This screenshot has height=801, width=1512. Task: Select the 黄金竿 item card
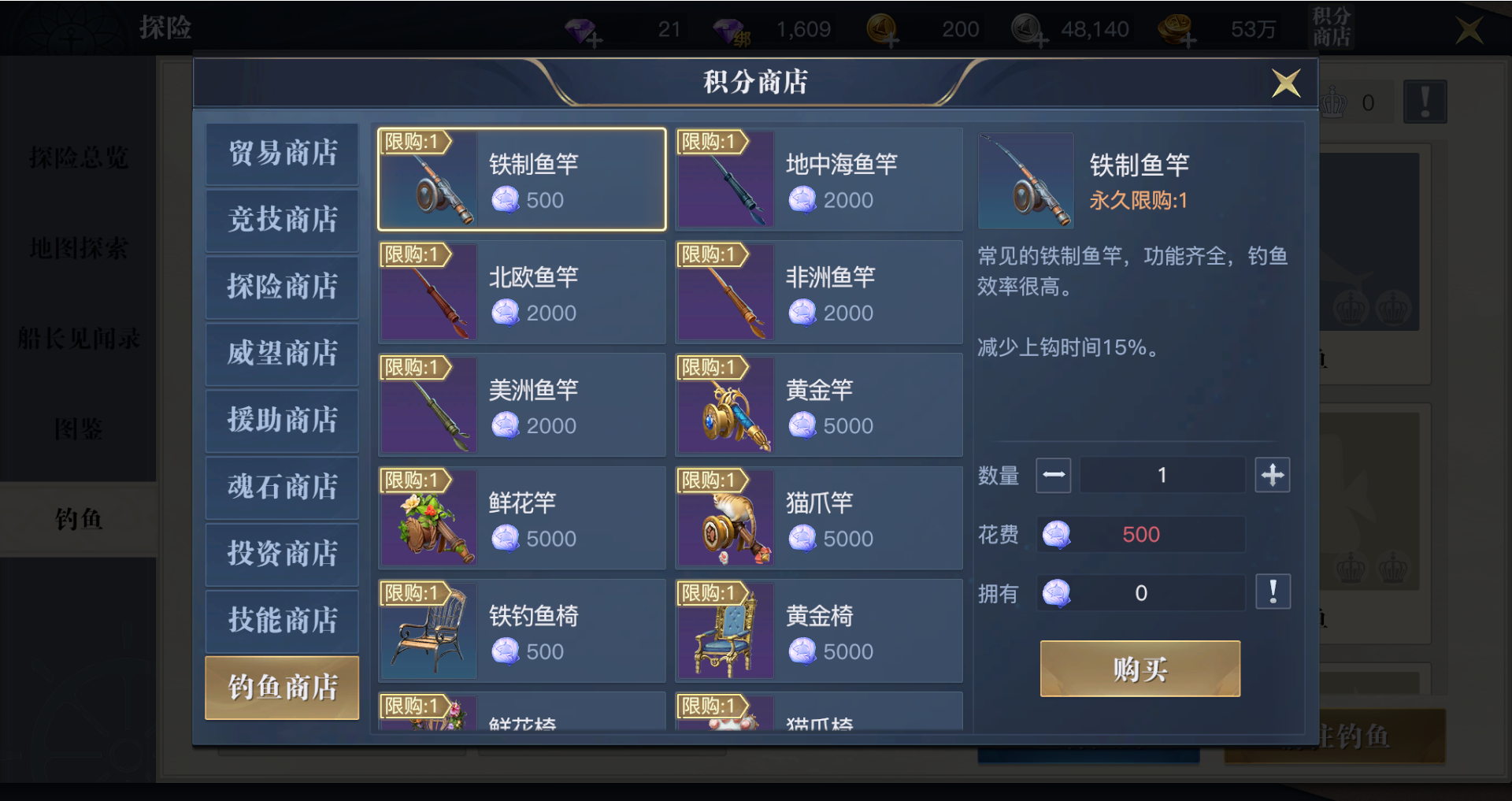click(819, 404)
